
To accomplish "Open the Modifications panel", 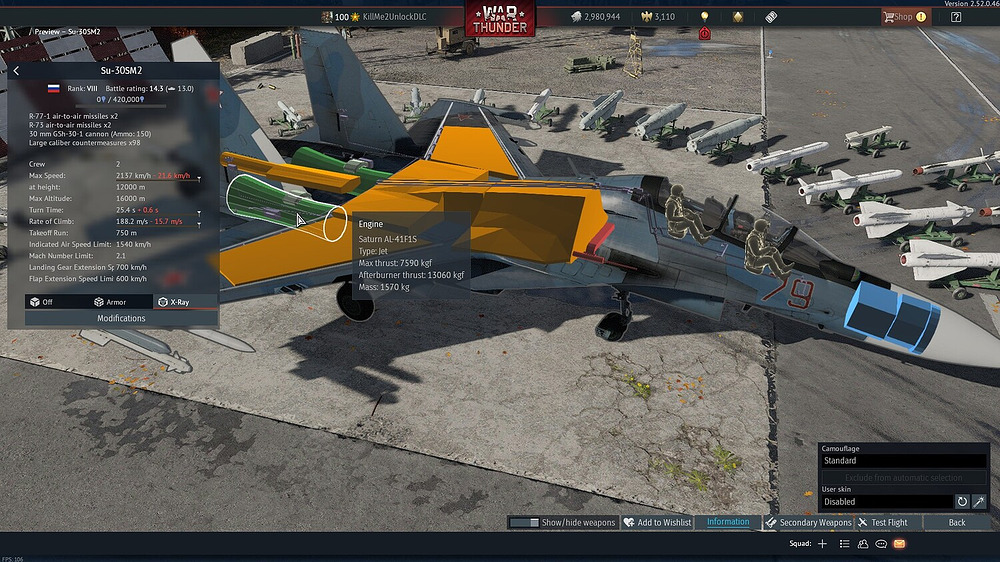I will (x=121, y=318).
